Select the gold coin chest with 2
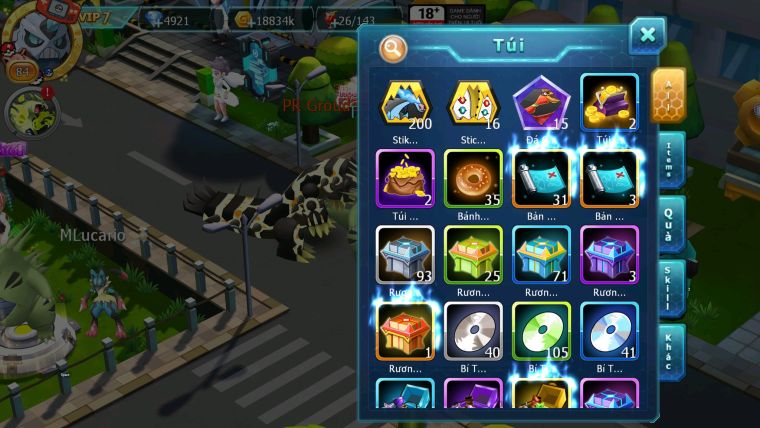This screenshot has height=428, width=760. (609, 103)
